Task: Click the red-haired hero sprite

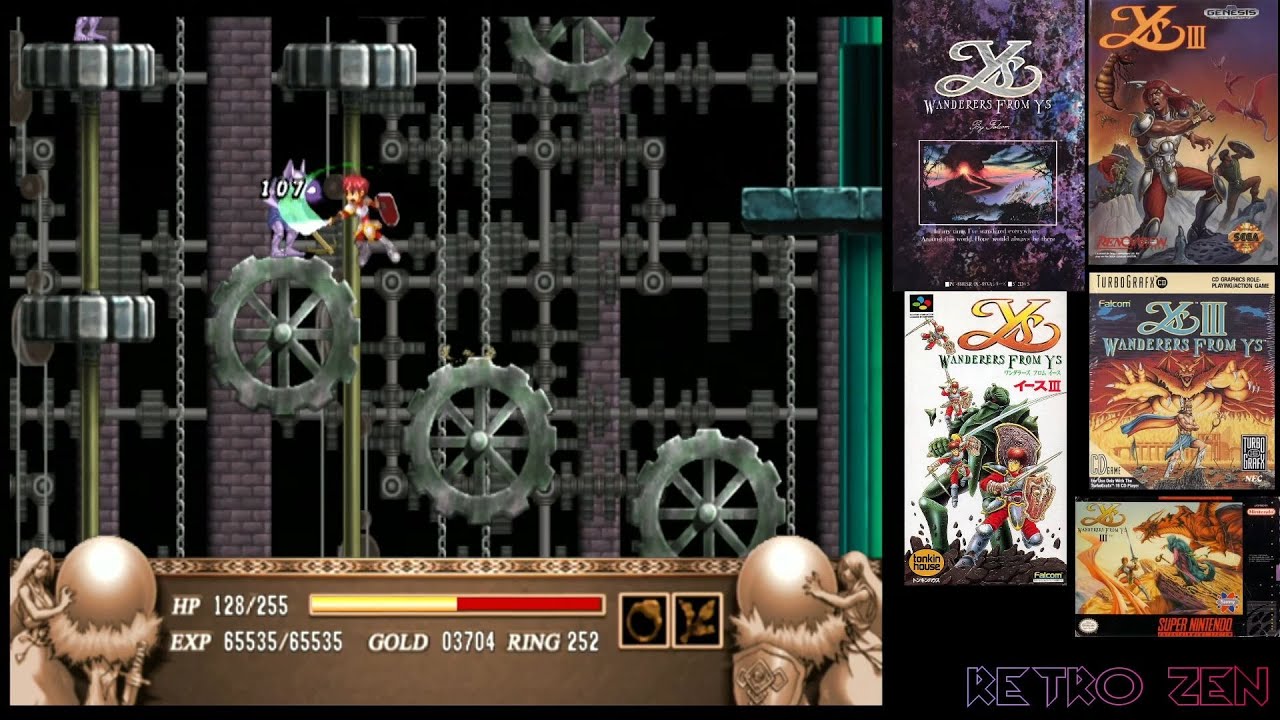Action: 365,215
